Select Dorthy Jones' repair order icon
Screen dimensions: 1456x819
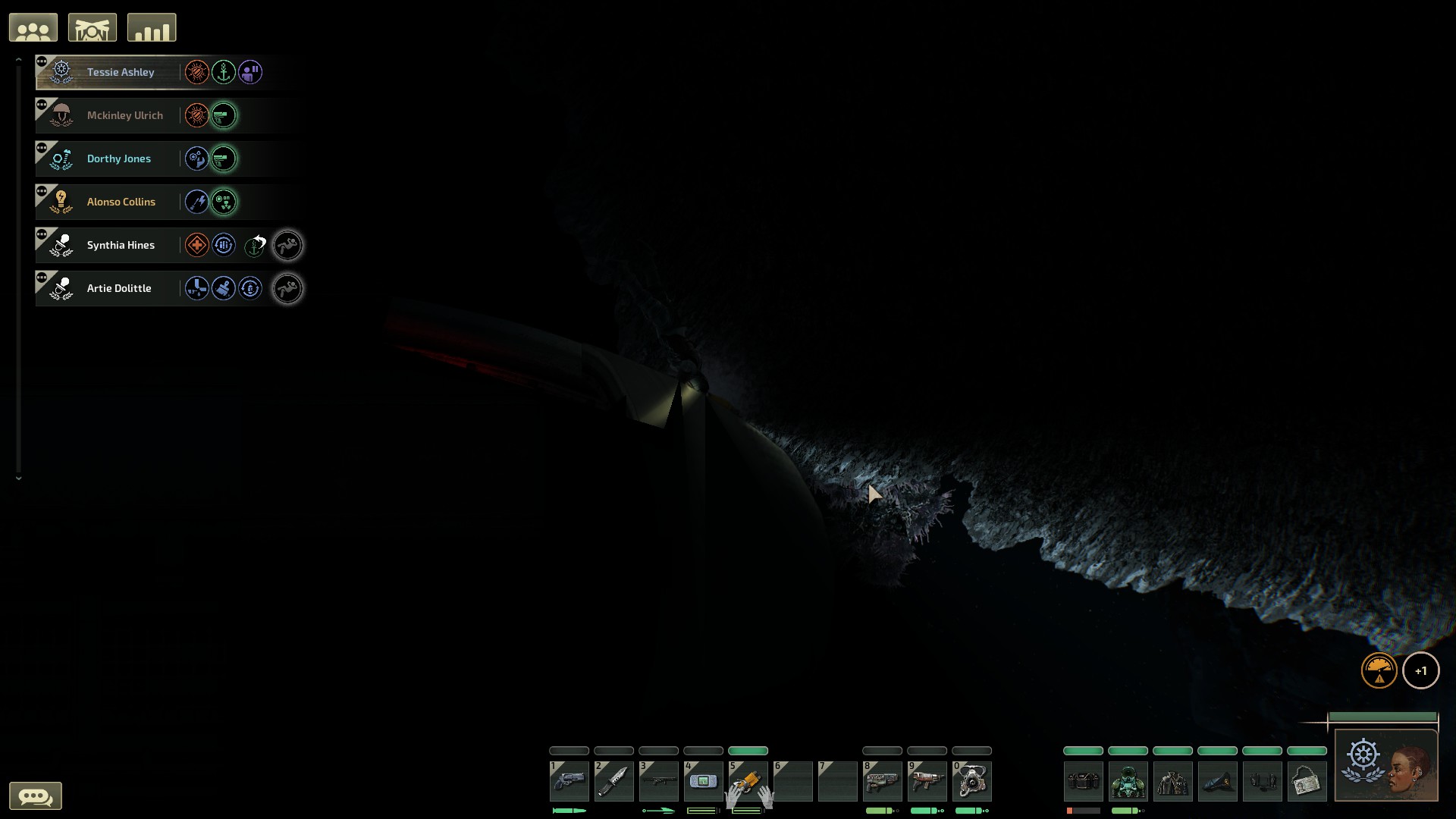(196, 158)
